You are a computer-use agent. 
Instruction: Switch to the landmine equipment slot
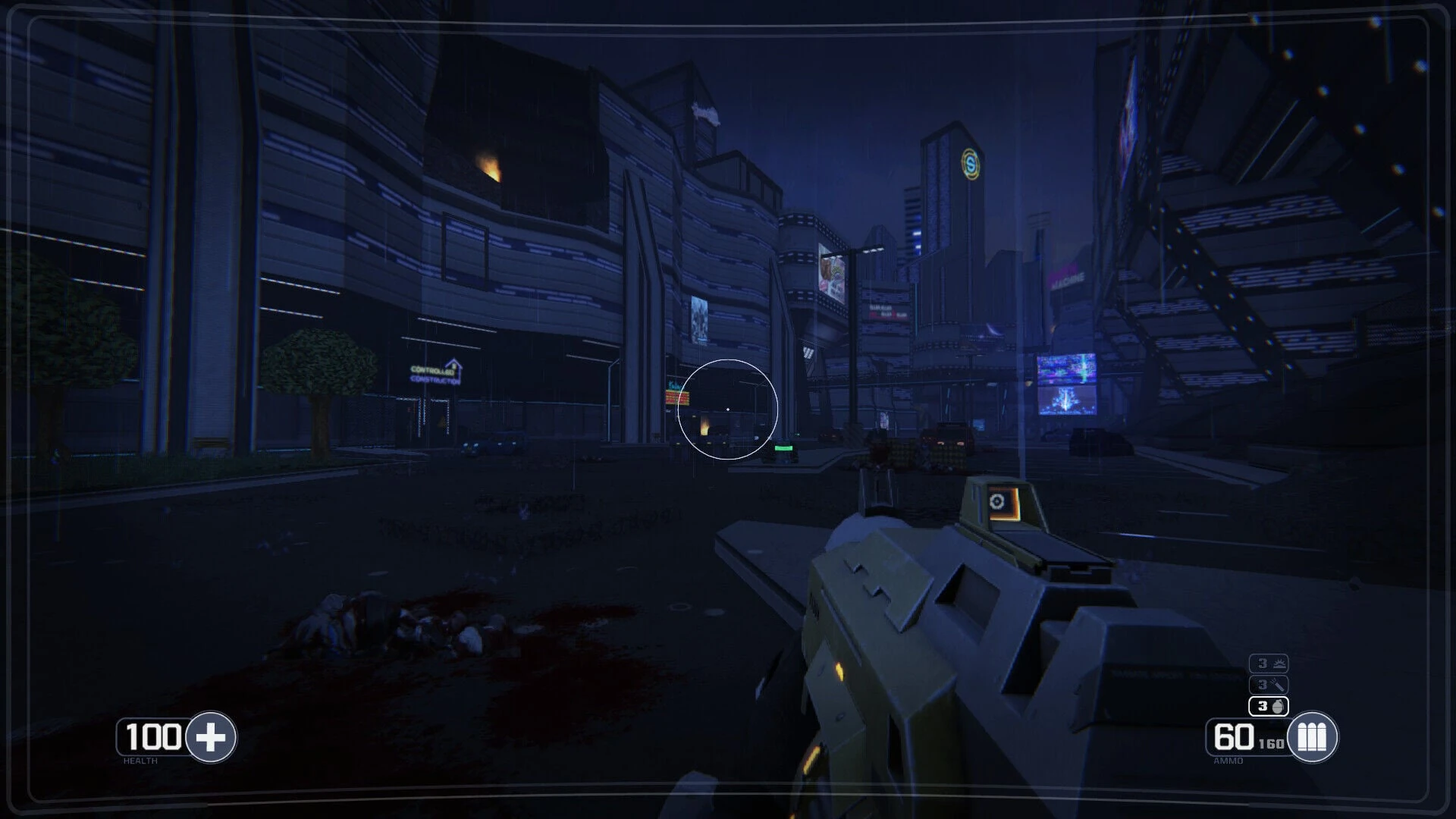coord(1269,664)
